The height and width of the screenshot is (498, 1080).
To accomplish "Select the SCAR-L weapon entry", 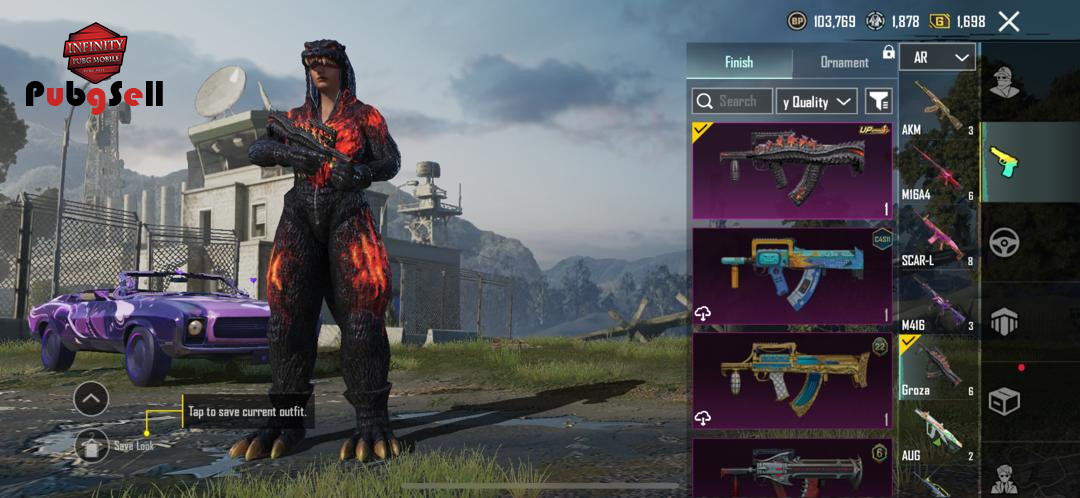I will (937, 239).
